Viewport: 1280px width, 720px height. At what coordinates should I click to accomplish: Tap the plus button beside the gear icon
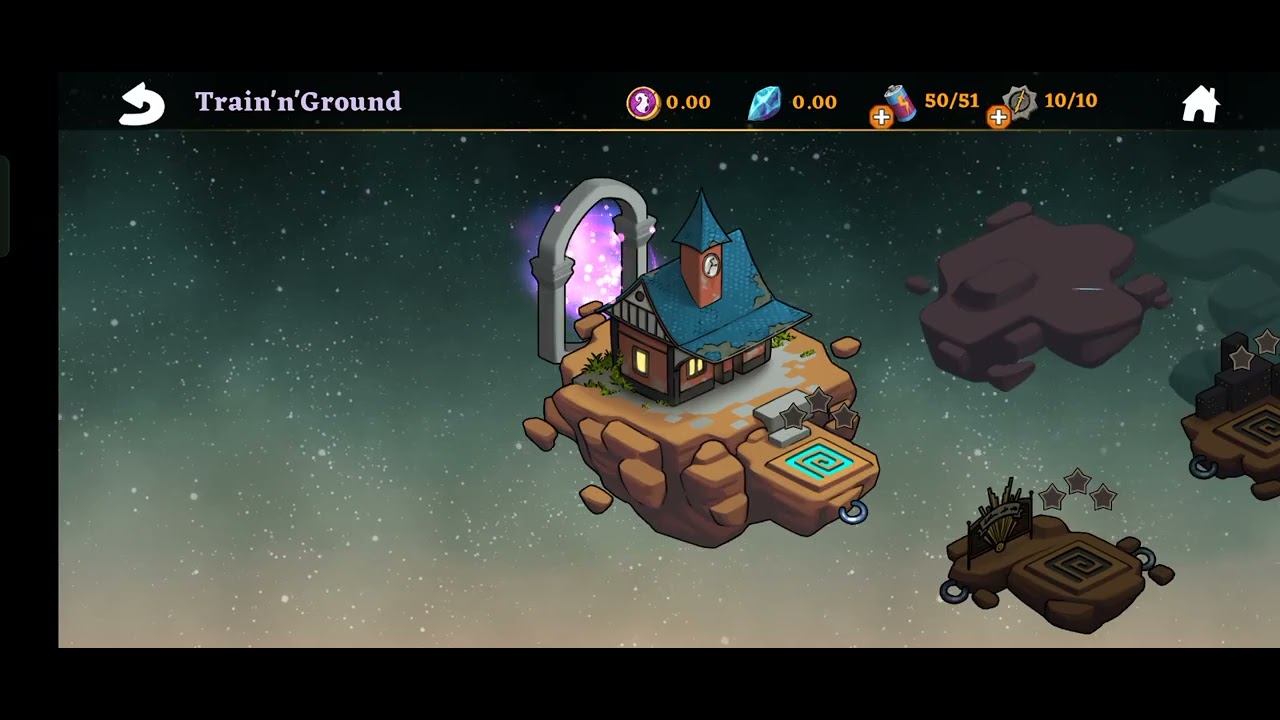tap(998, 118)
